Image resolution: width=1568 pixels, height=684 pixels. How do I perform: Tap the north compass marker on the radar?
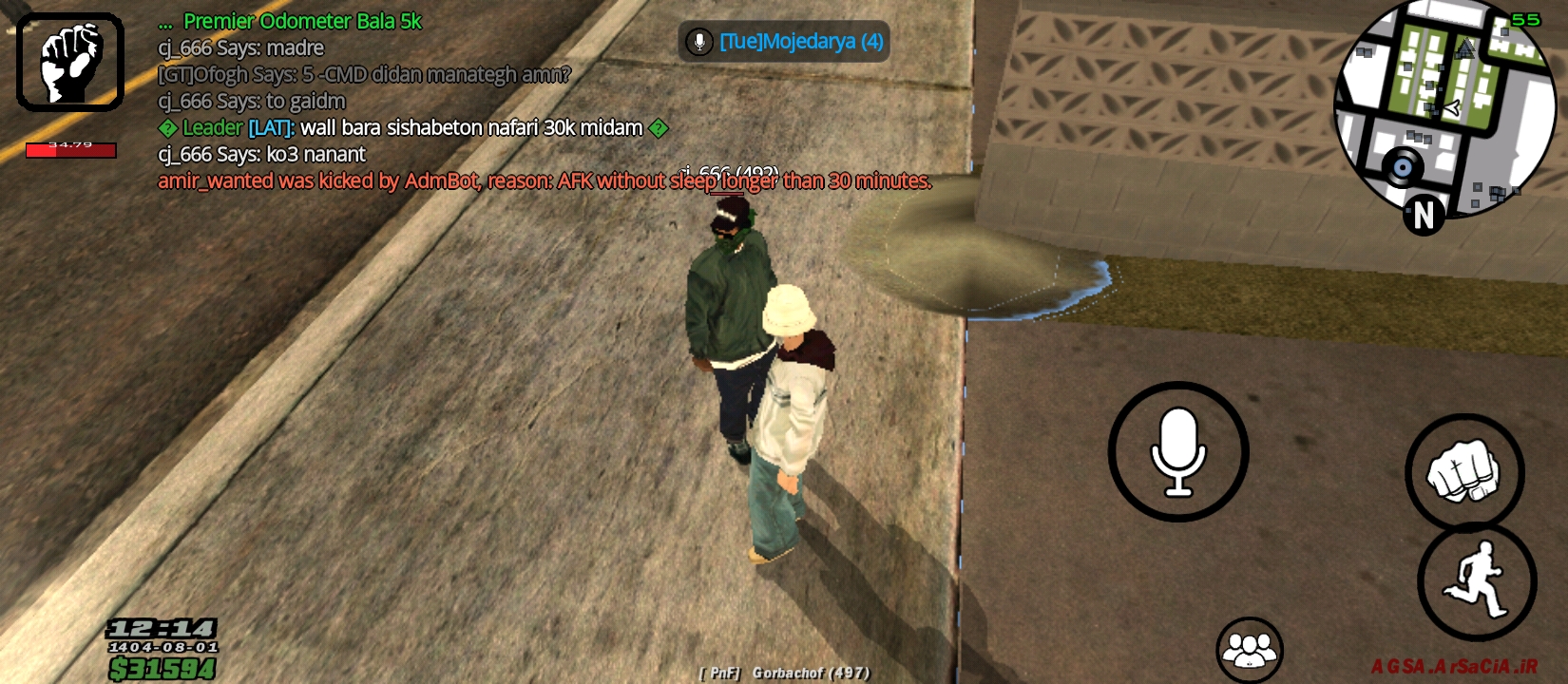[x=1423, y=216]
